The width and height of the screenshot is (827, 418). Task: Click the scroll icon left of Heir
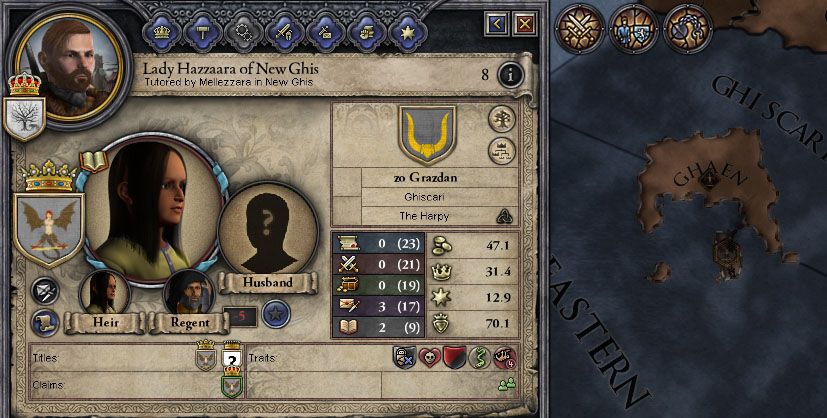pyautogui.click(x=43, y=321)
